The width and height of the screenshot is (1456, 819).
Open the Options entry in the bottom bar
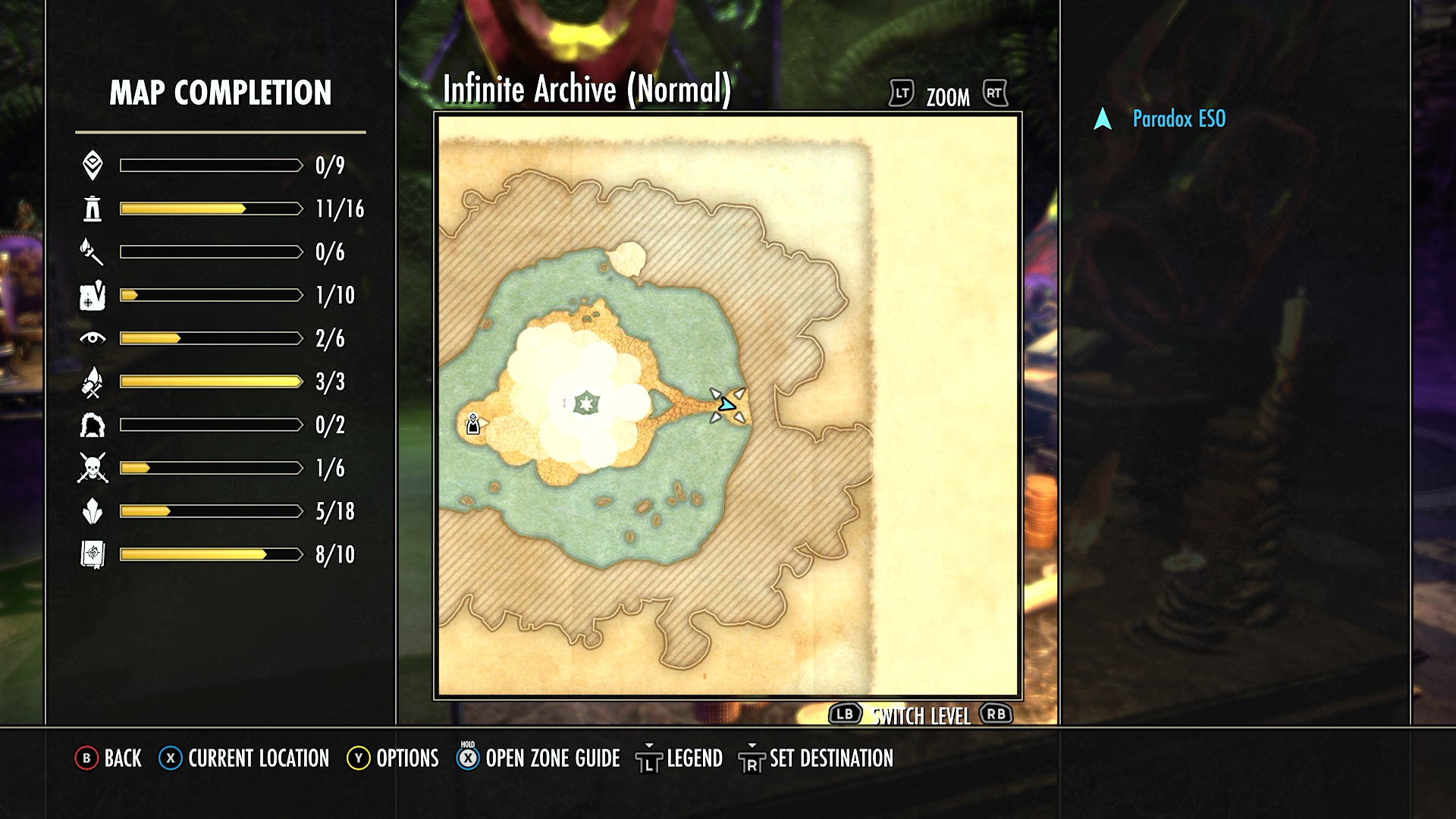397,758
